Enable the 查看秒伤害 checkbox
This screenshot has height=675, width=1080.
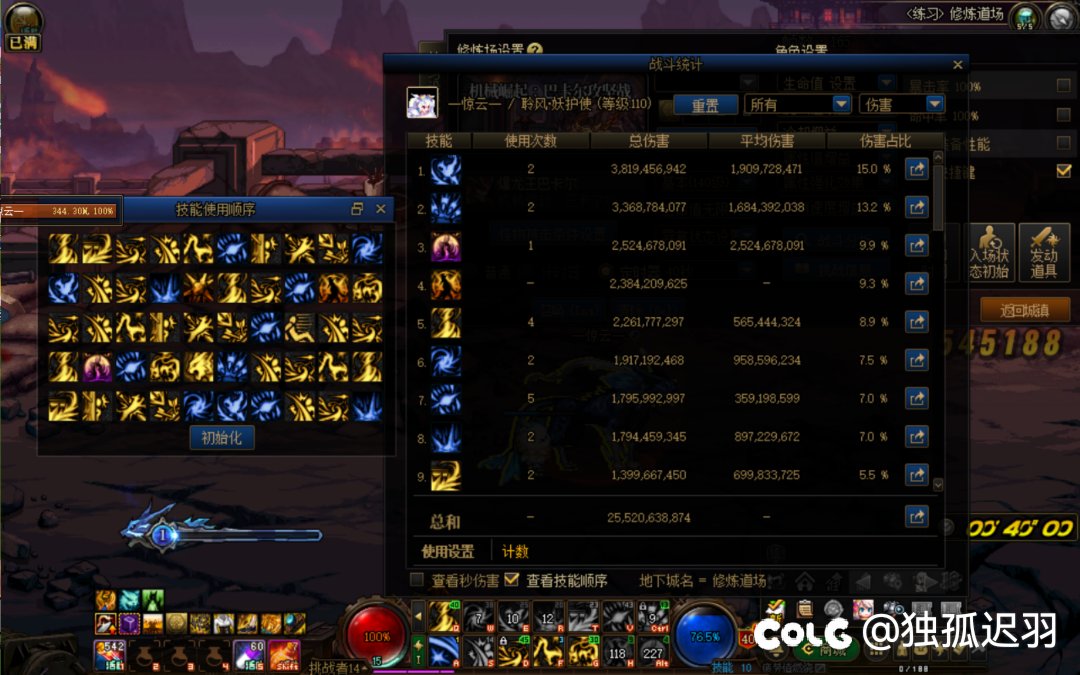[x=418, y=580]
